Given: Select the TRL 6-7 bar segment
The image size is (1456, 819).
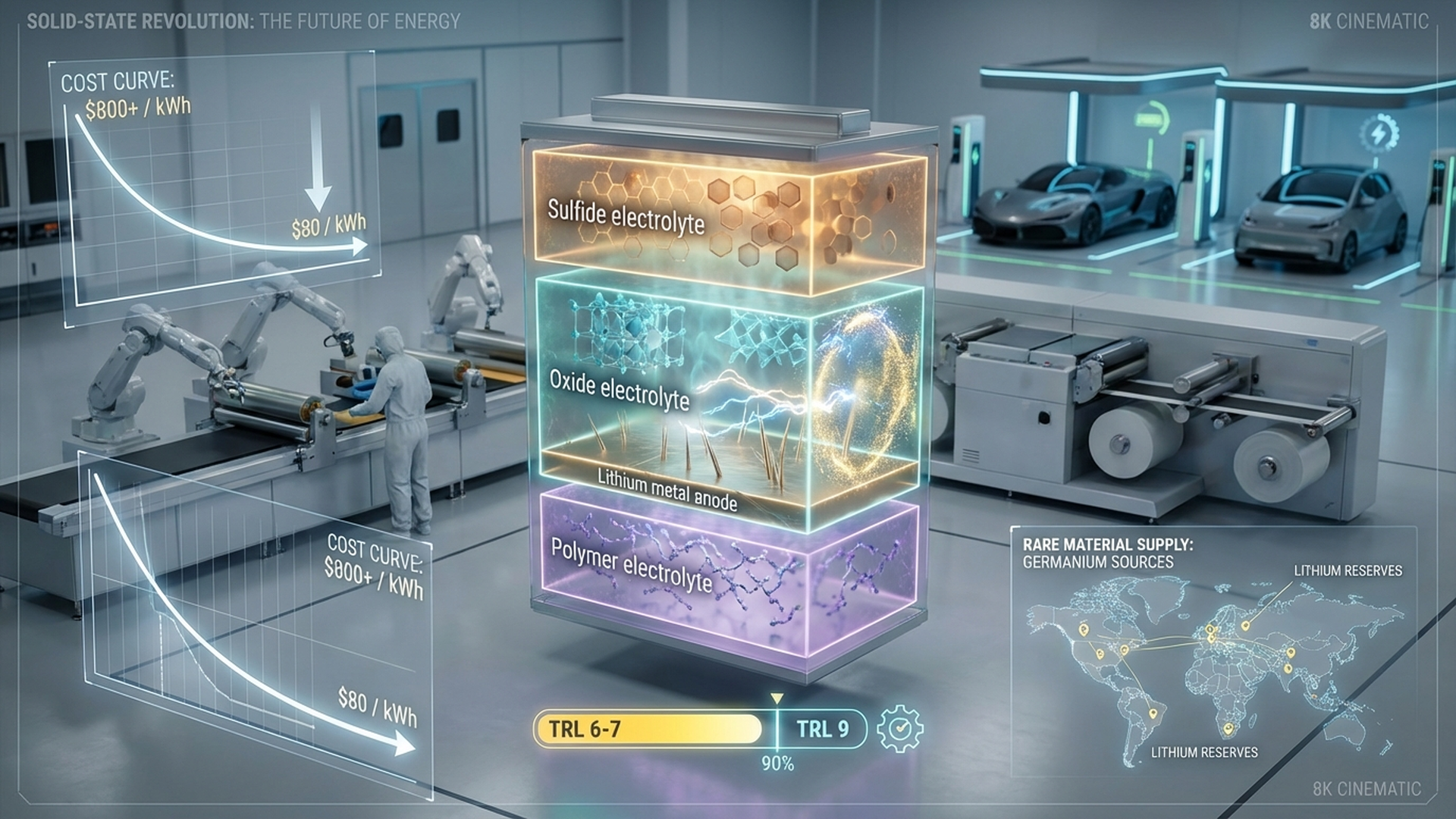Looking at the screenshot, I should [648, 729].
